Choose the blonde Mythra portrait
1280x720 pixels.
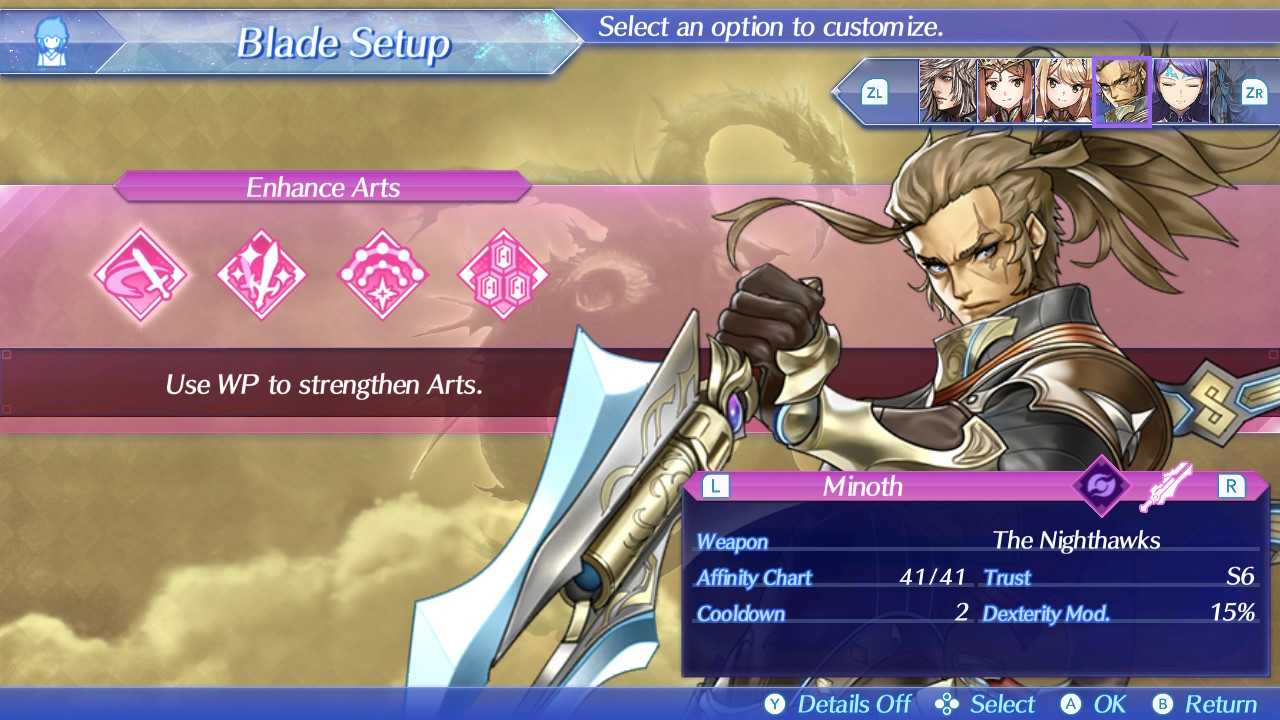tap(1063, 91)
